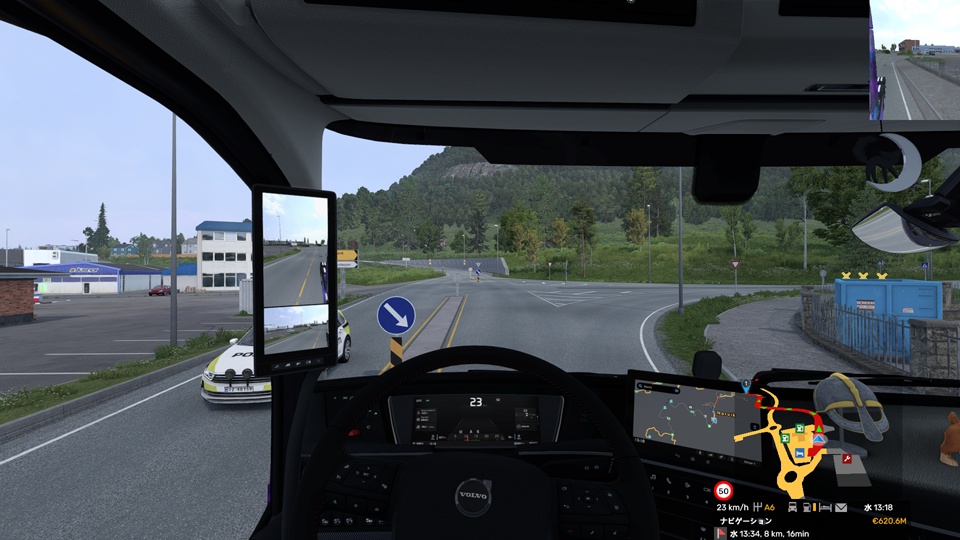Click the numbered waypoint pin on the route
The image size is (960, 540).
coord(745,384)
